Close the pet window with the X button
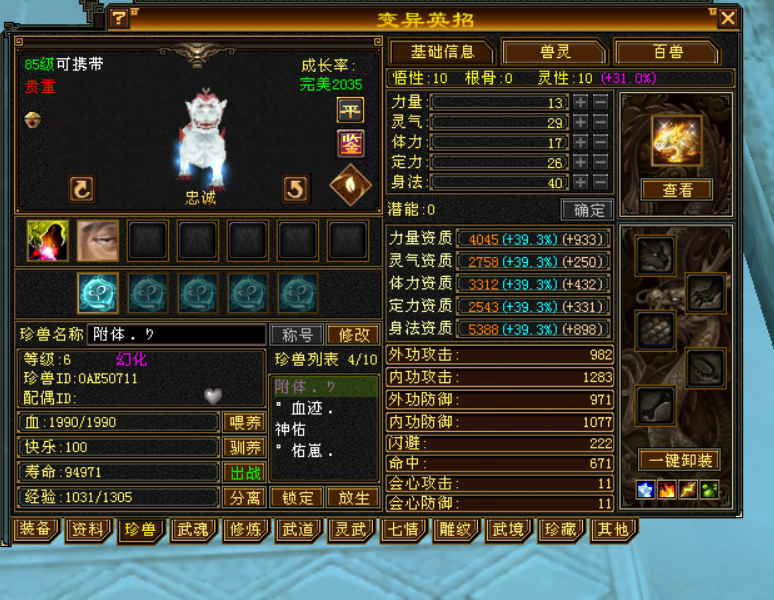The width and height of the screenshot is (774, 600). [x=728, y=18]
